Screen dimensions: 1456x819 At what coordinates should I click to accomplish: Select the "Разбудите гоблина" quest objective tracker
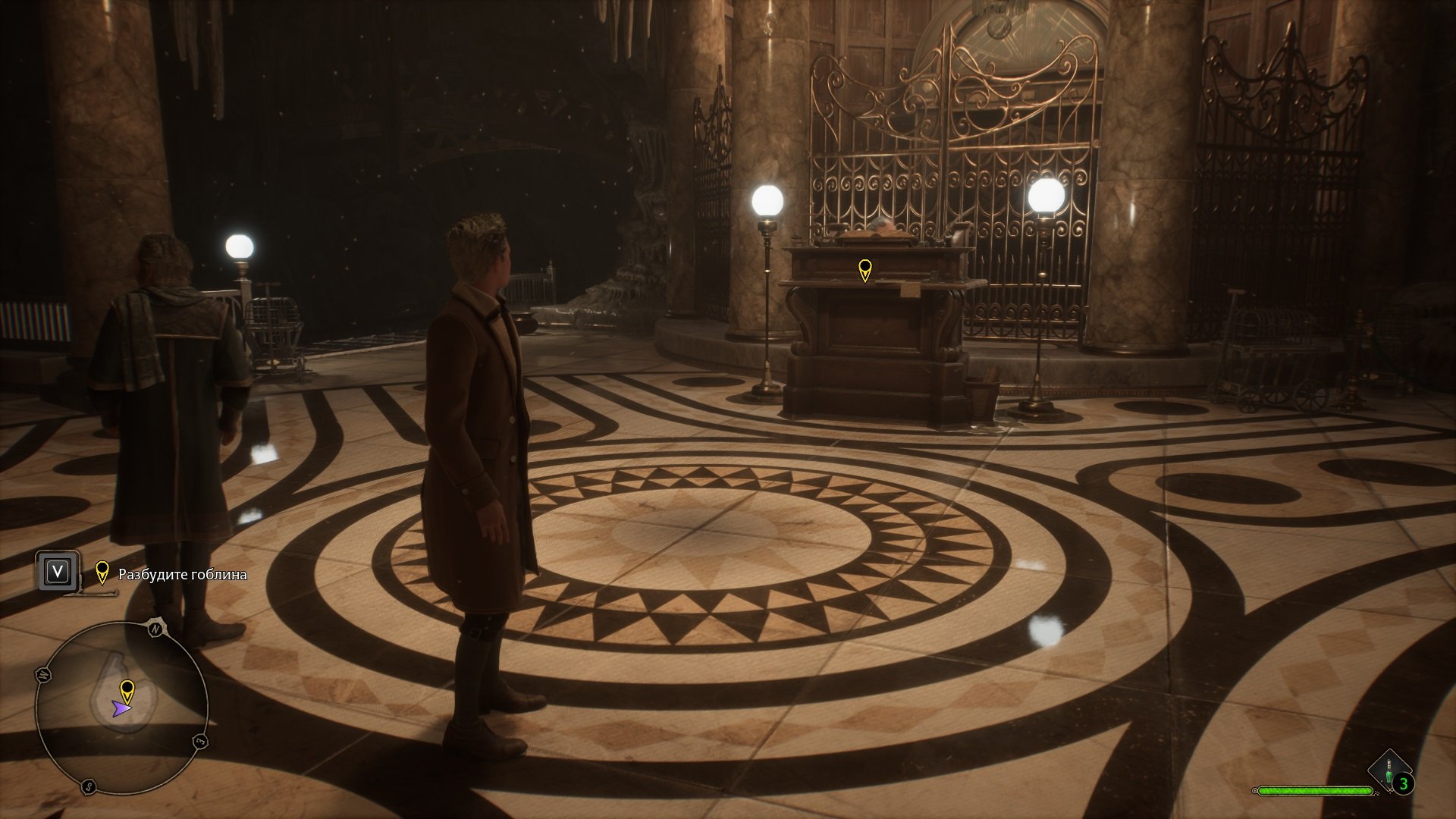click(182, 574)
